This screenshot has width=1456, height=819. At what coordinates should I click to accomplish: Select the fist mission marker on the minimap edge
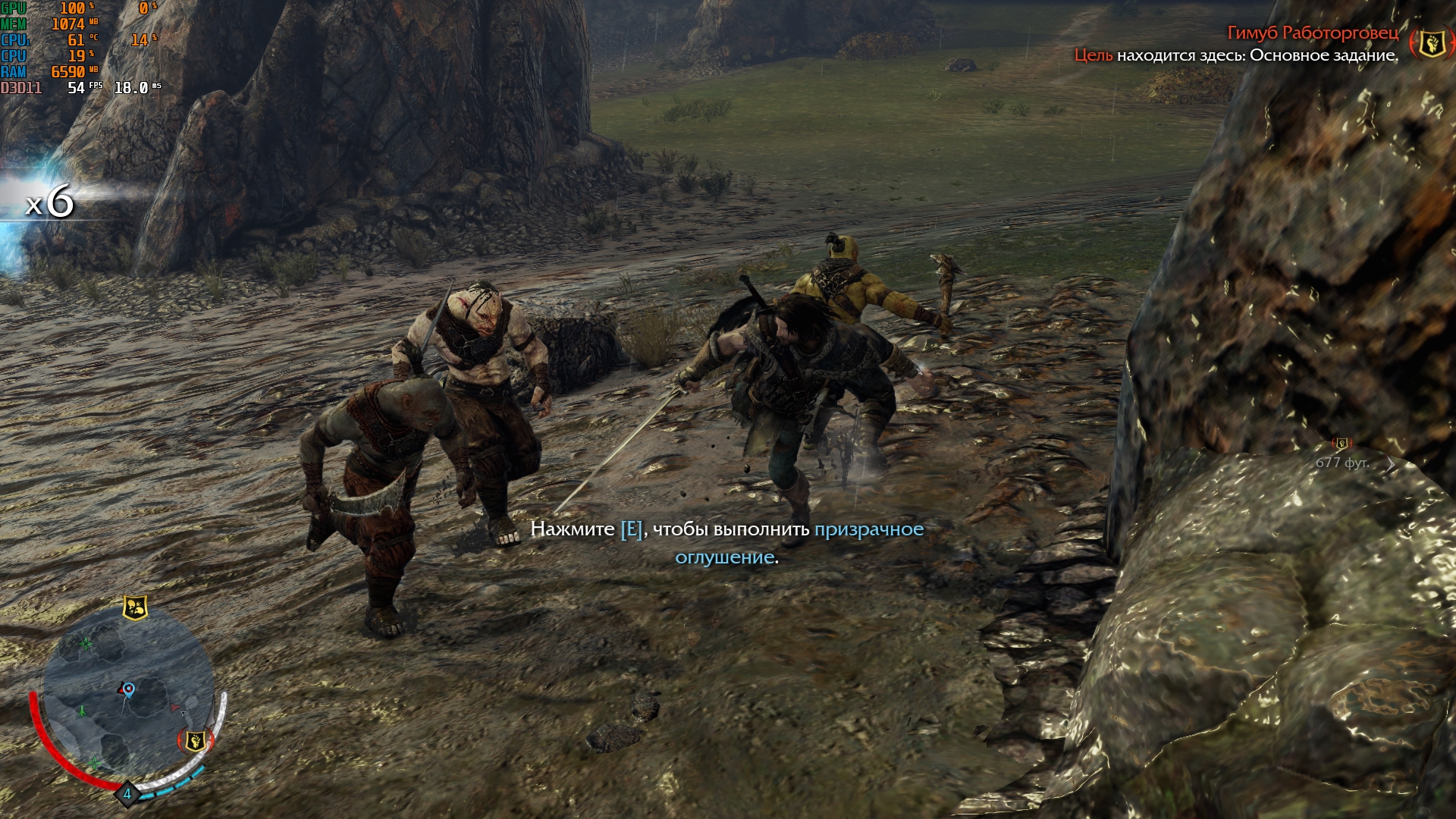[x=195, y=740]
